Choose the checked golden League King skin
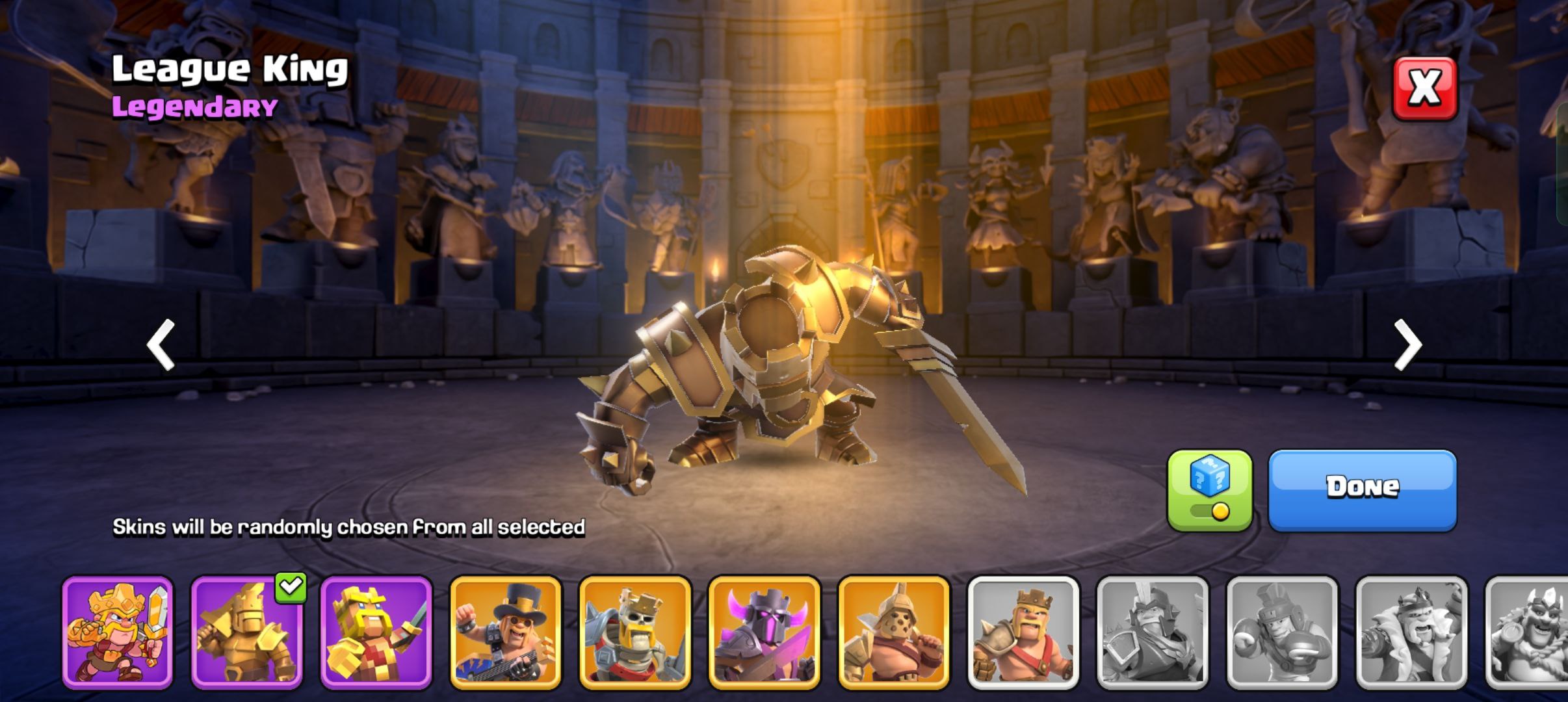Viewport: 1568px width, 702px height. [247, 632]
